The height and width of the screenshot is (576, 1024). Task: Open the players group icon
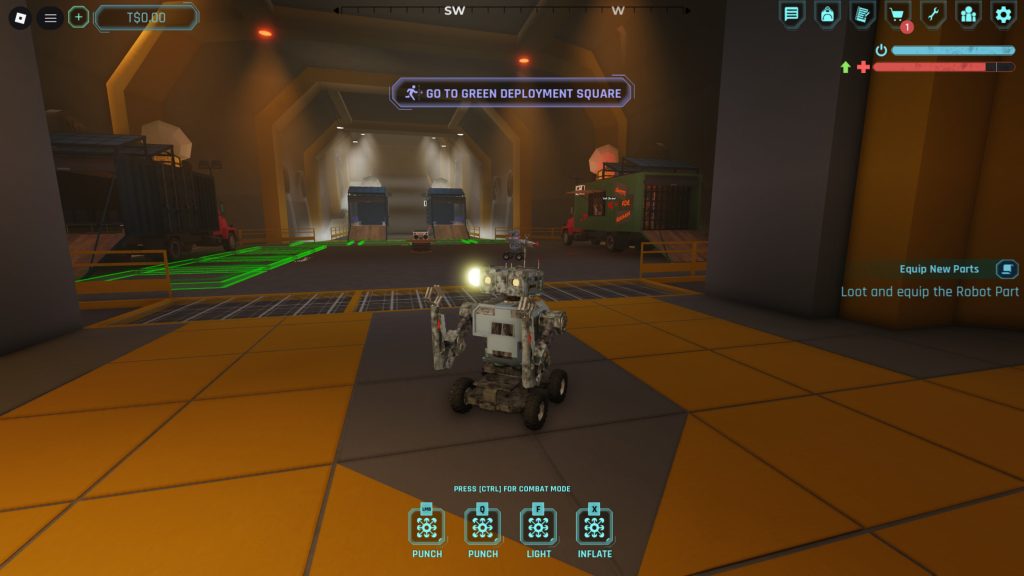click(x=967, y=14)
